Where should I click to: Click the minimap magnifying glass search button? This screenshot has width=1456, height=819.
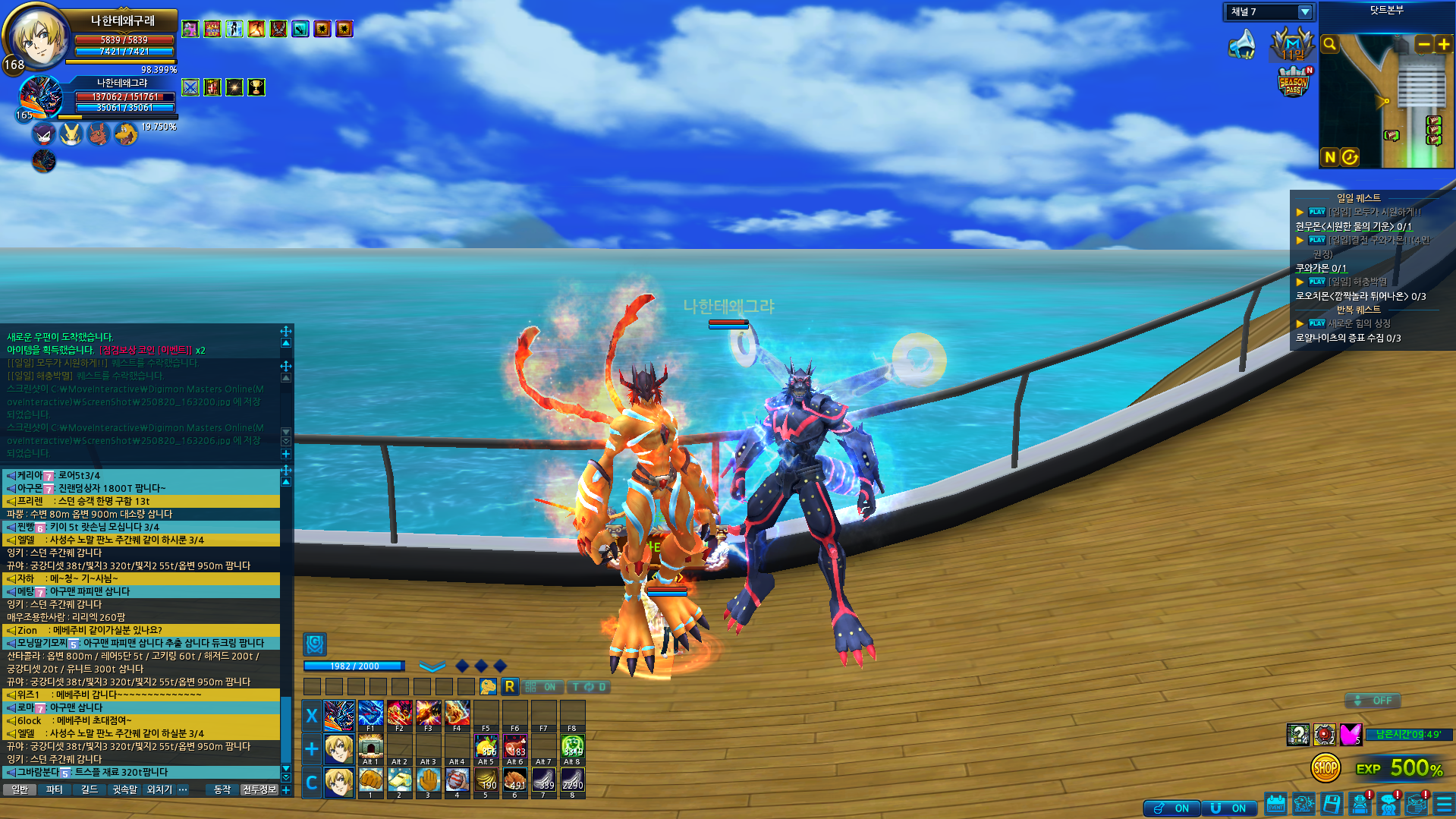pyautogui.click(x=1329, y=45)
